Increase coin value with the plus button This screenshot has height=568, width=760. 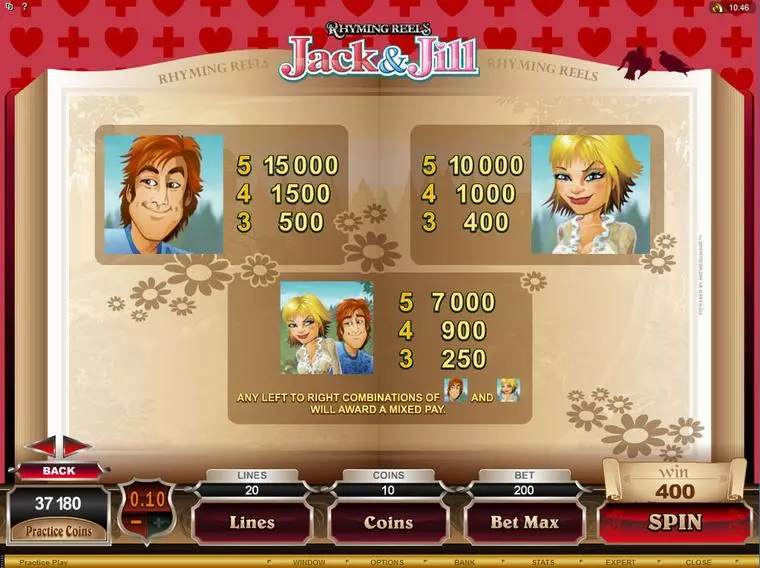158,523
